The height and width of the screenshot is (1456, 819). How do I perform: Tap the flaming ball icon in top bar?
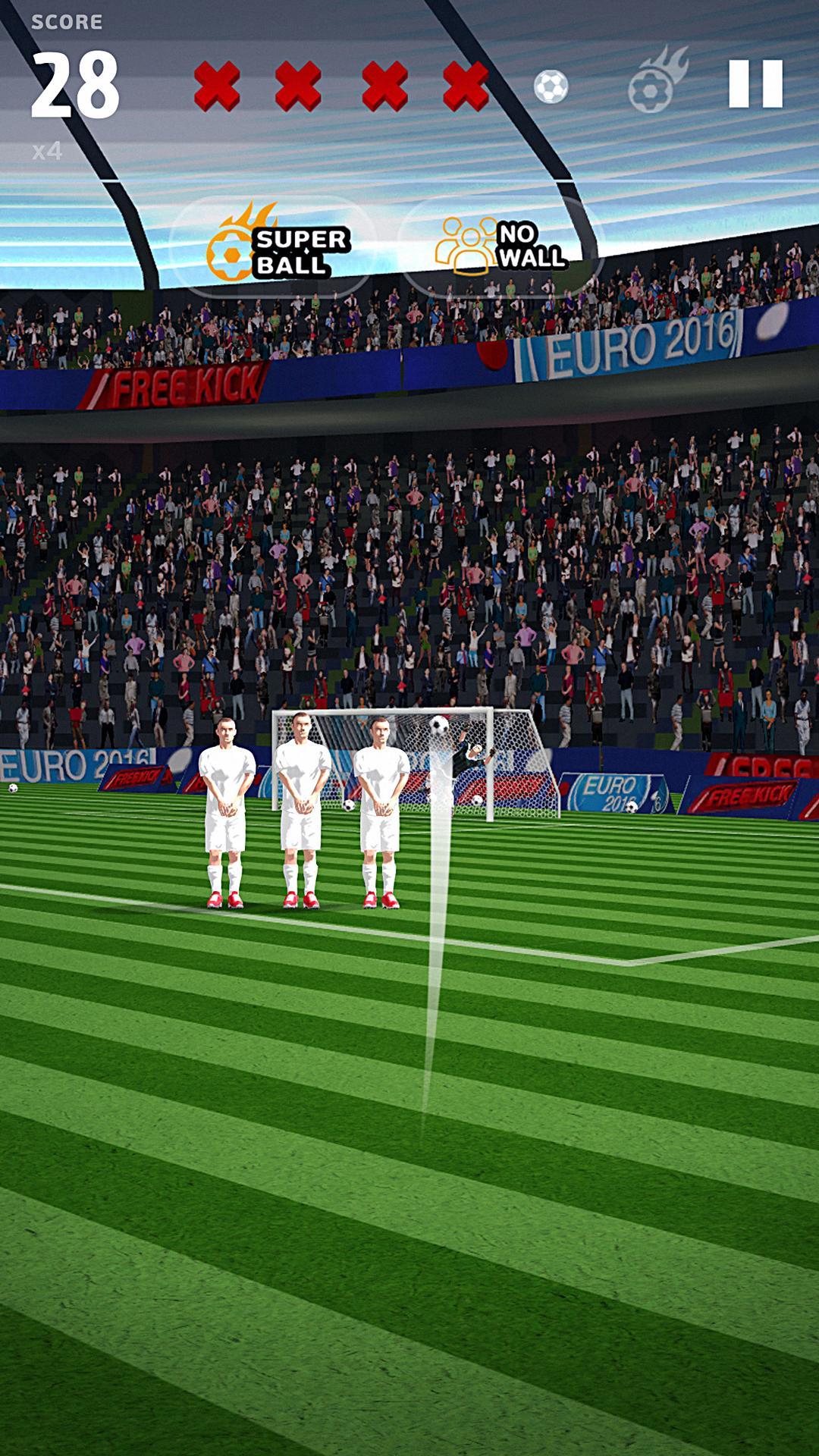point(655,82)
